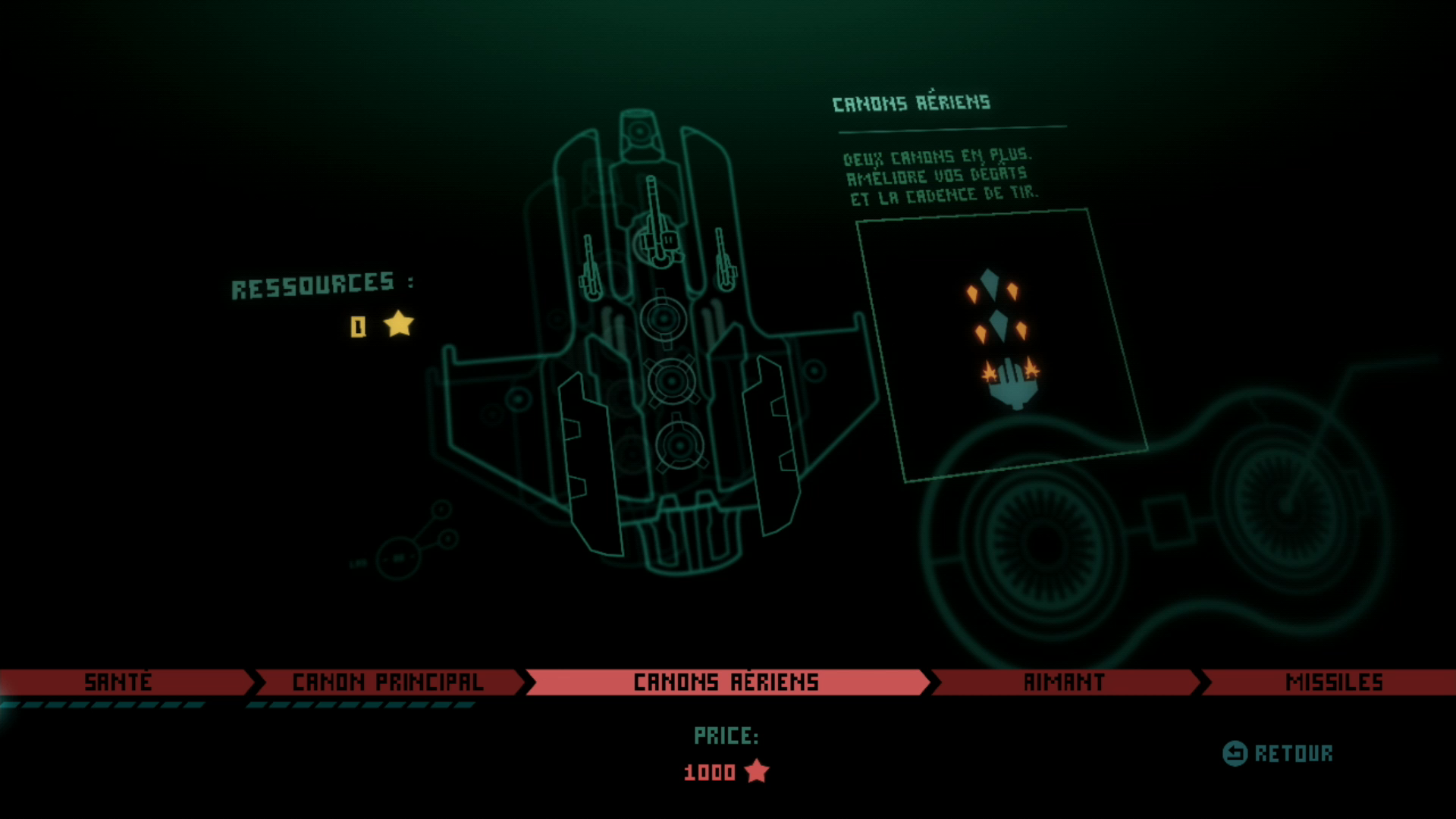Click the Retour back button

tap(1279, 753)
